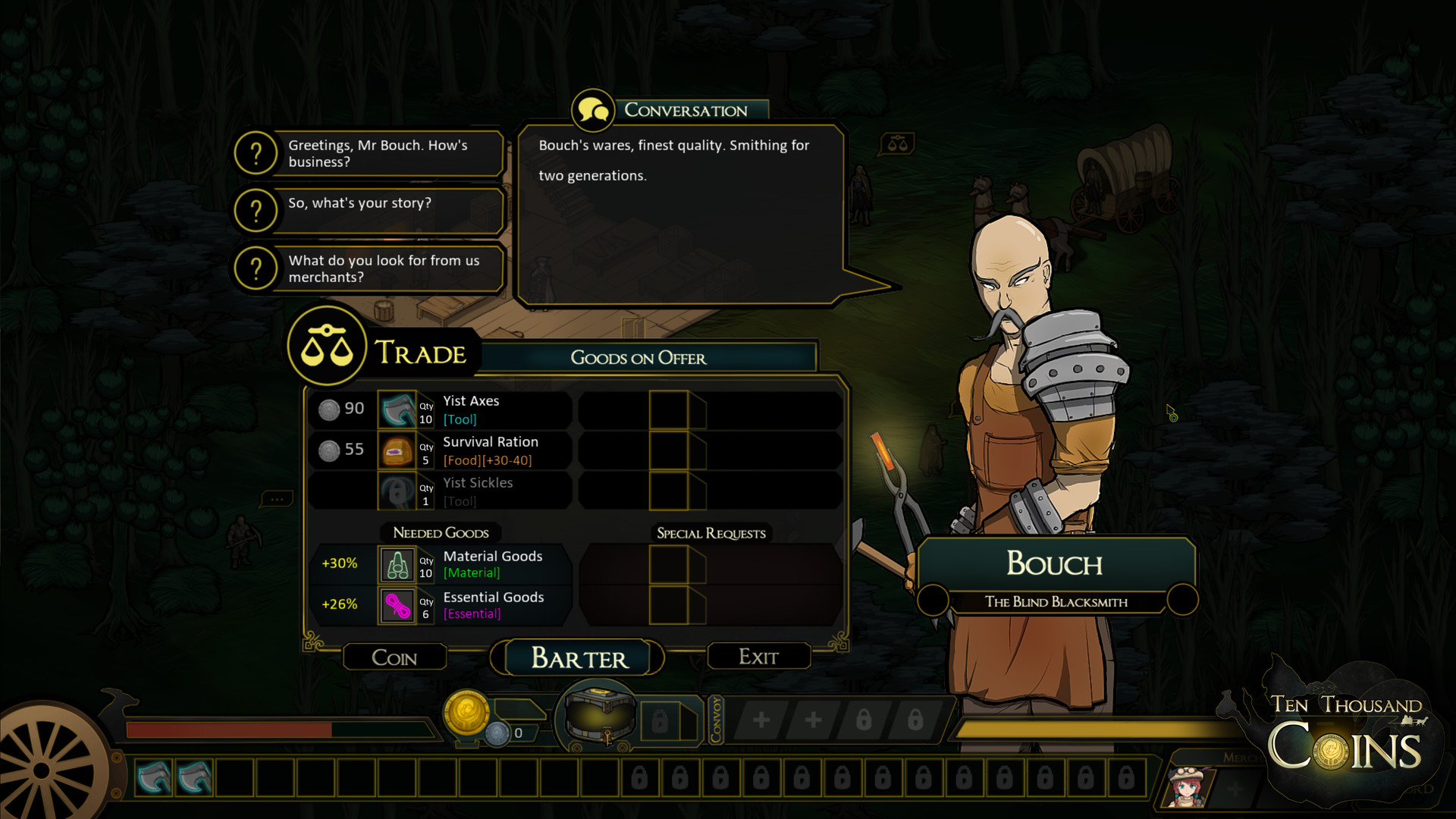Expand the vertical Convoy panel tab
Viewport: 1456px width, 819px height.
(717, 720)
